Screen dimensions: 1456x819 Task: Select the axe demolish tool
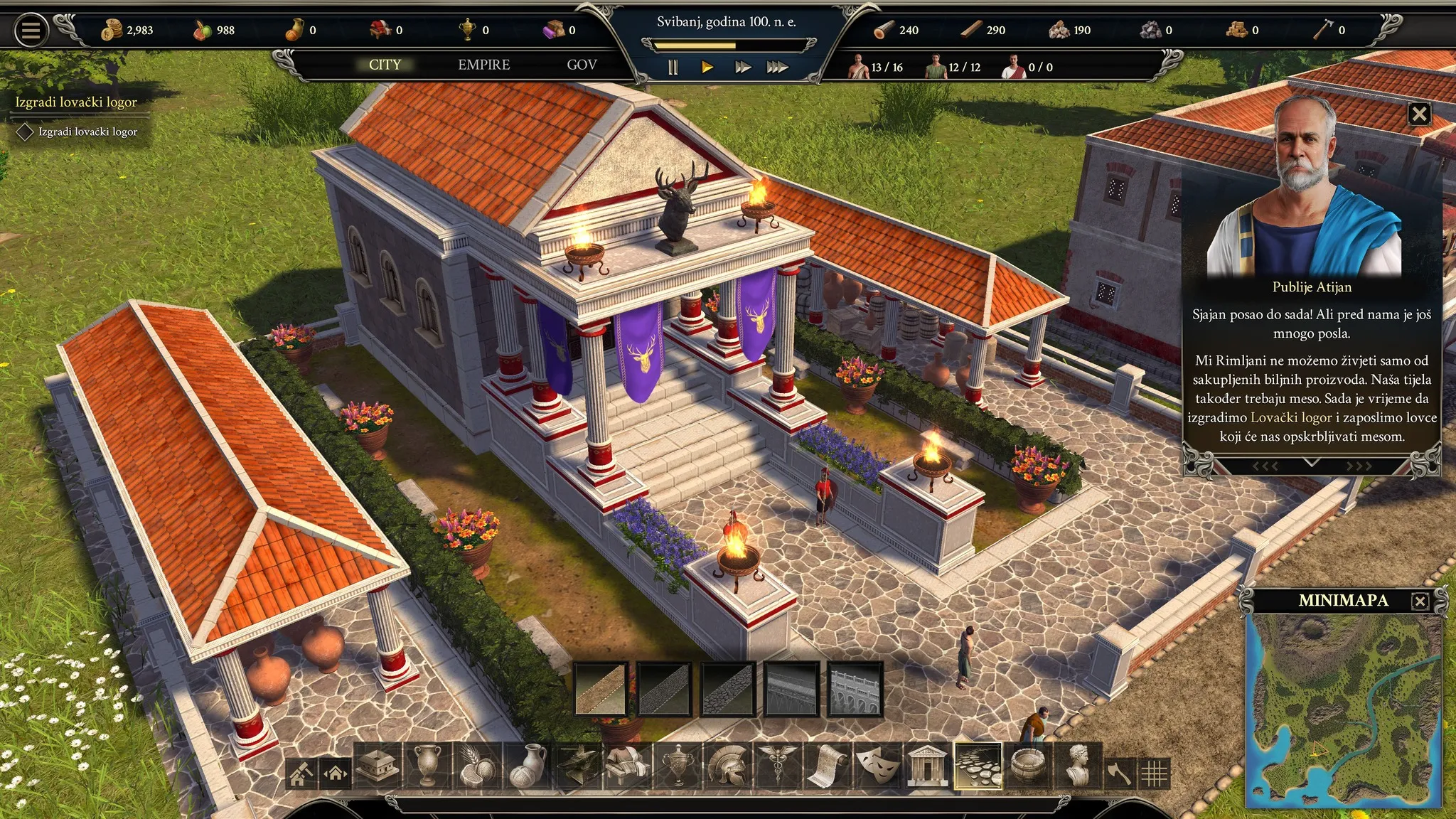click(x=1119, y=772)
